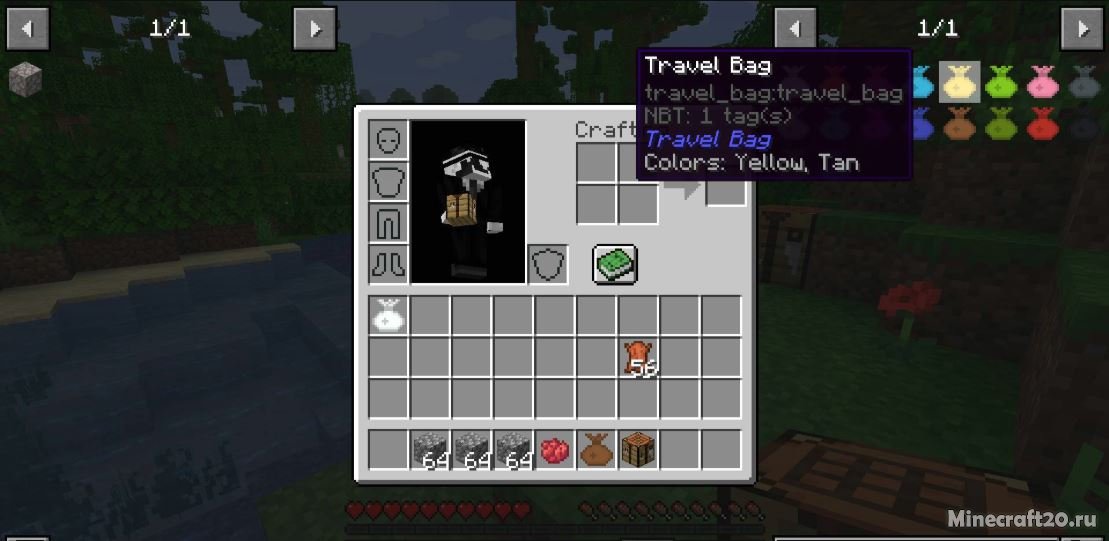The width and height of the screenshot is (1109, 541).
Task: Click the empty leggings armor slot
Action: (388, 224)
